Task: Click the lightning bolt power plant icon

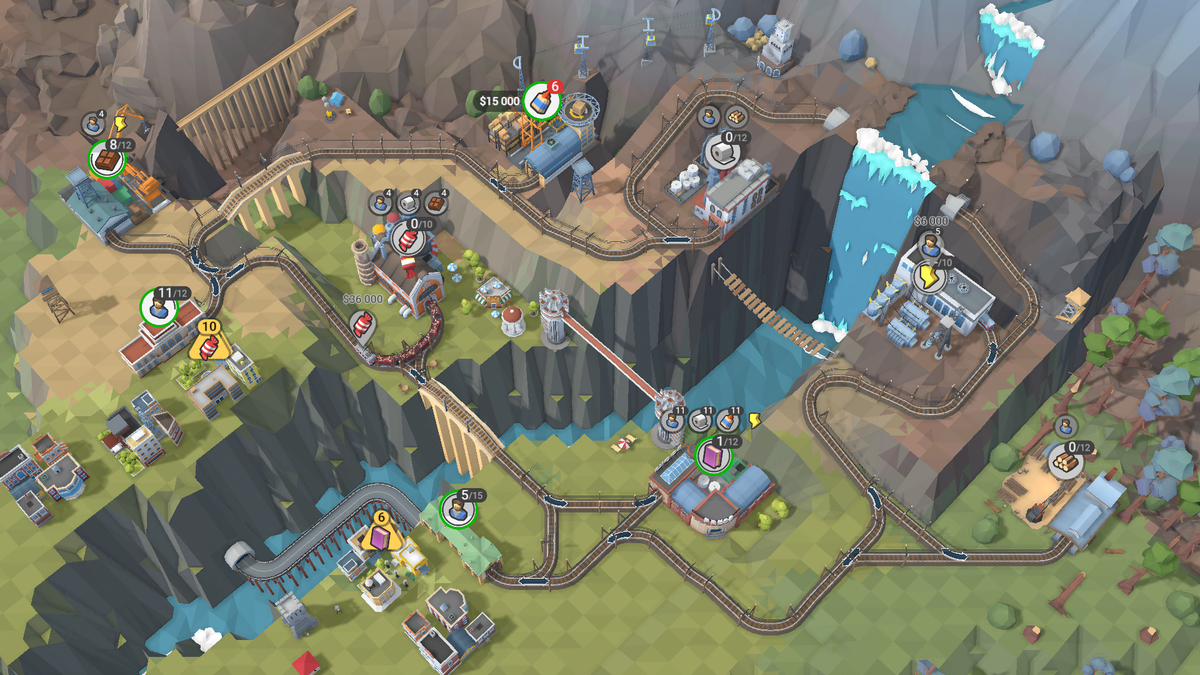Action: point(926,277)
